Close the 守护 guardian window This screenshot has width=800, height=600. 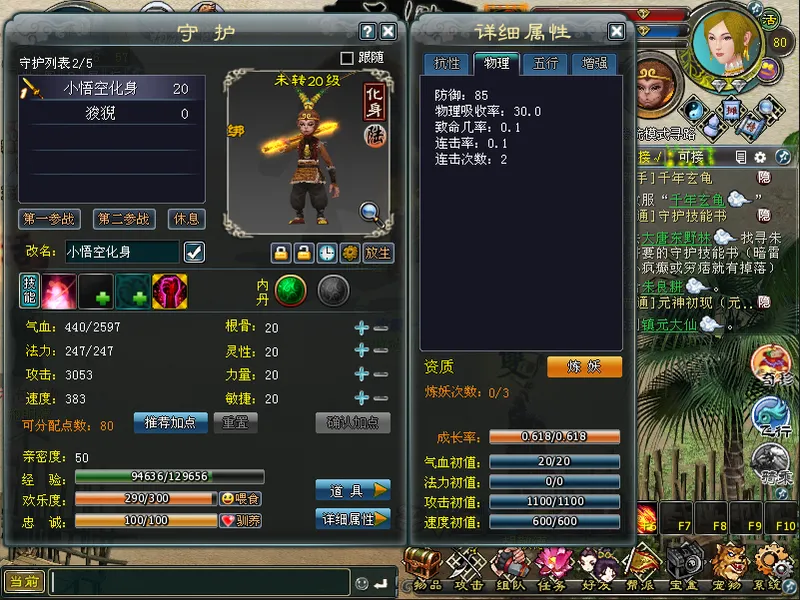pyautogui.click(x=389, y=32)
